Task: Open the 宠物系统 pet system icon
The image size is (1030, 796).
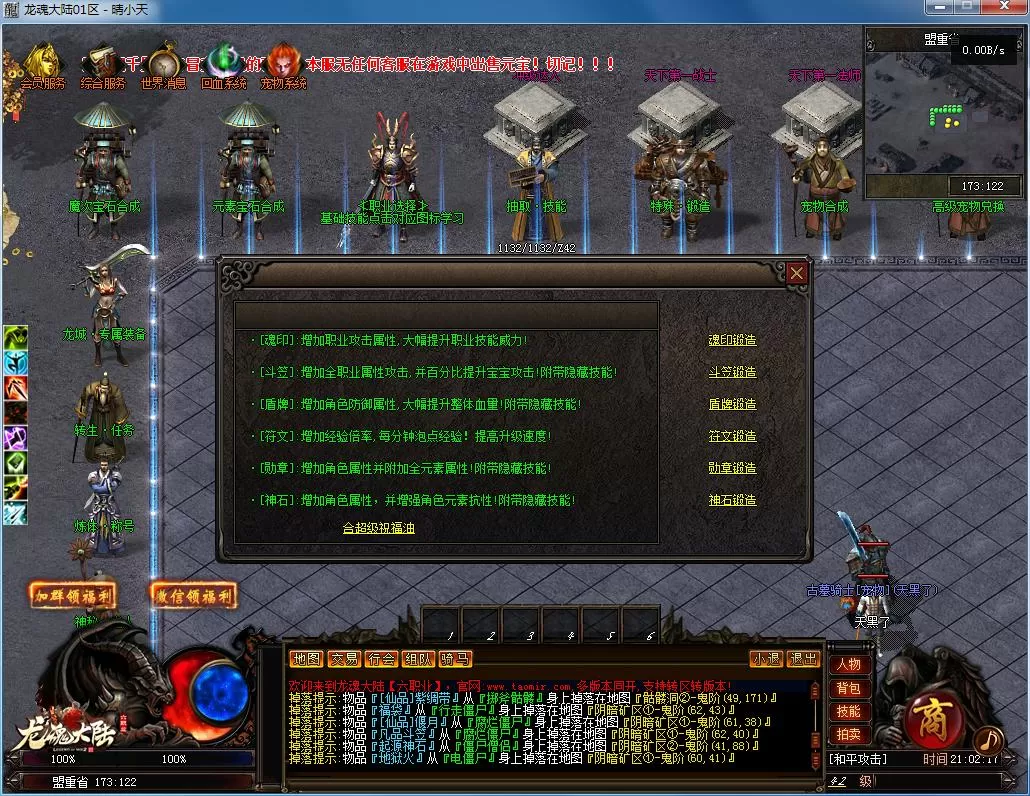Action: point(283,63)
